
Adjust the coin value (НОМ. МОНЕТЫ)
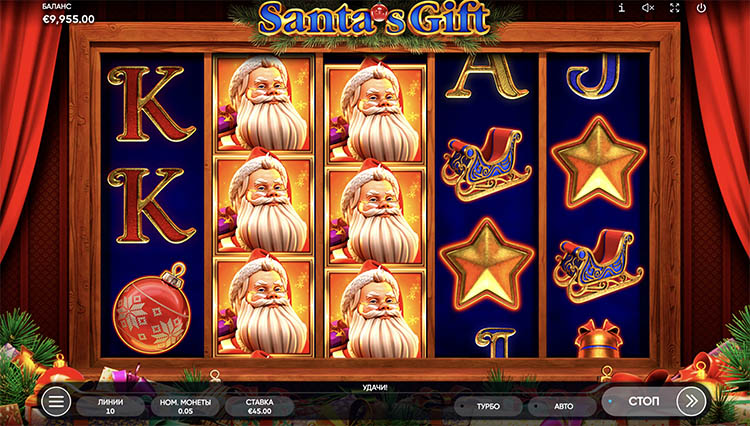click(185, 406)
